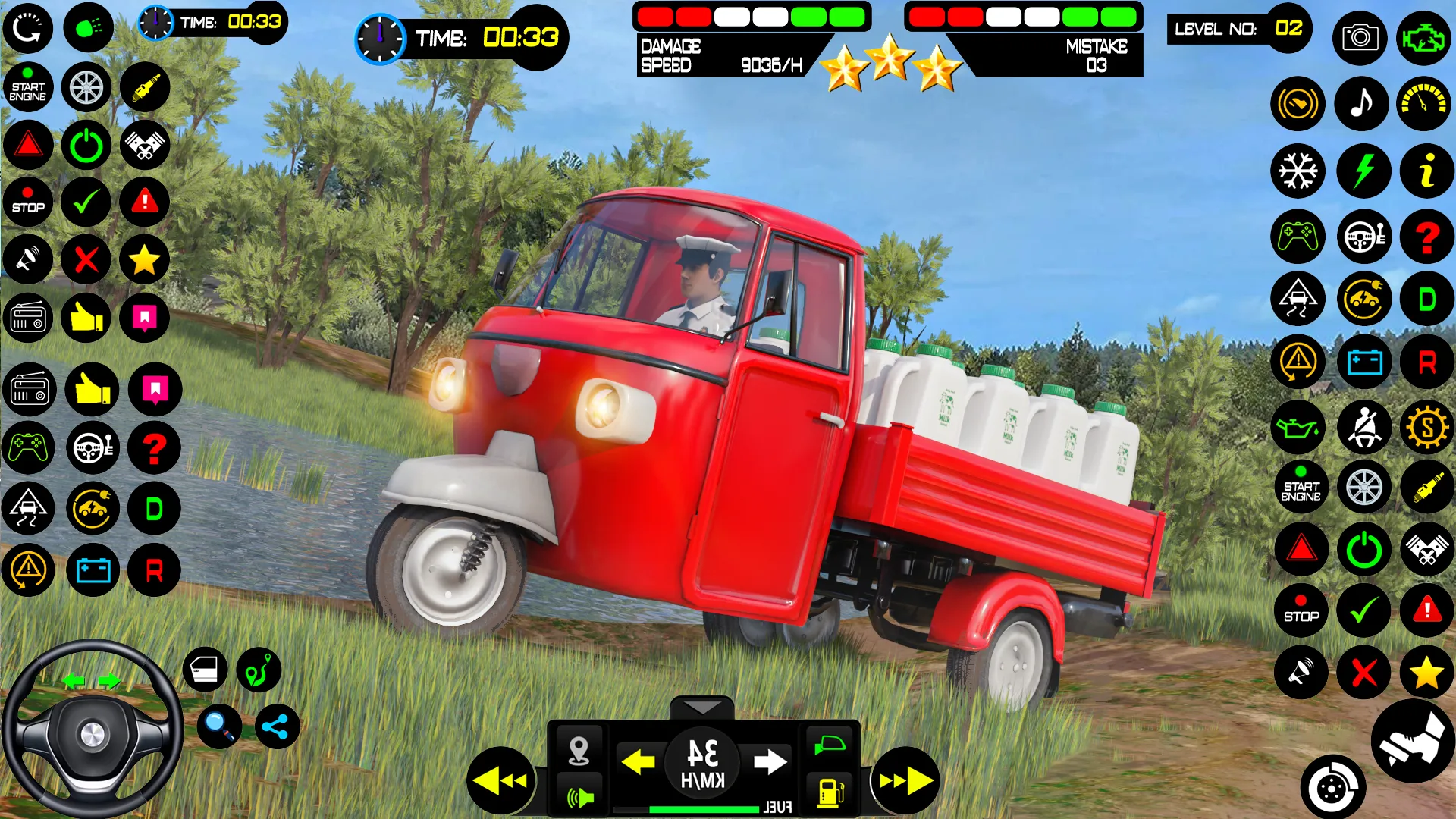The image size is (1456, 819).
Task: Toggle the headlights on
Action: 89,27
